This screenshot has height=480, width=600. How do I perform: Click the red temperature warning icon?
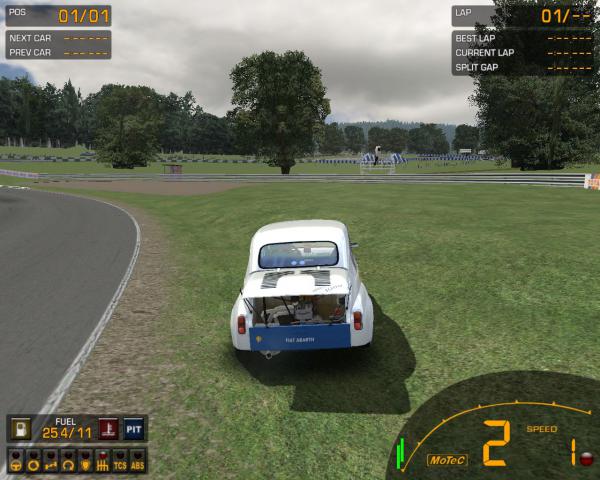pos(108,429)
